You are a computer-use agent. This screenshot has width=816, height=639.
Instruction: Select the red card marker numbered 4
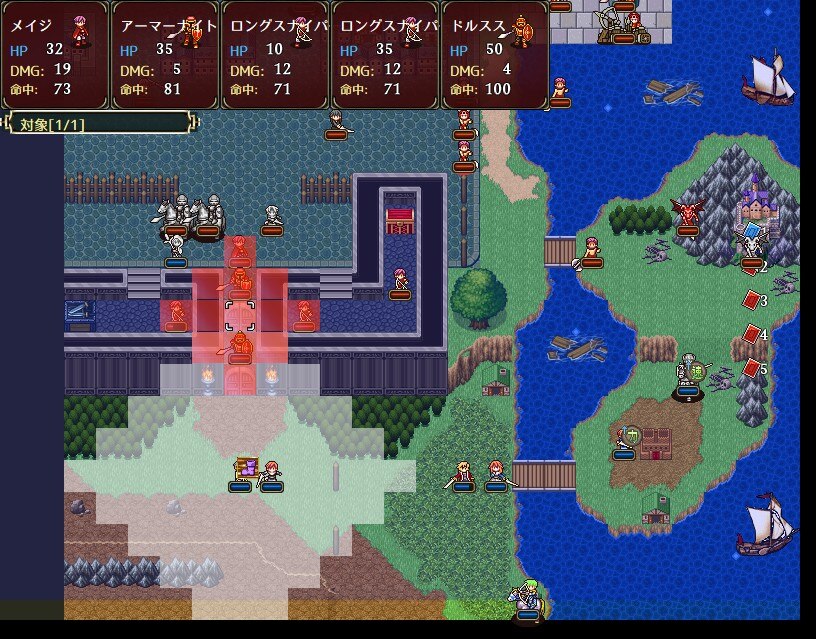pyautogui.click(x=751, y=335)
